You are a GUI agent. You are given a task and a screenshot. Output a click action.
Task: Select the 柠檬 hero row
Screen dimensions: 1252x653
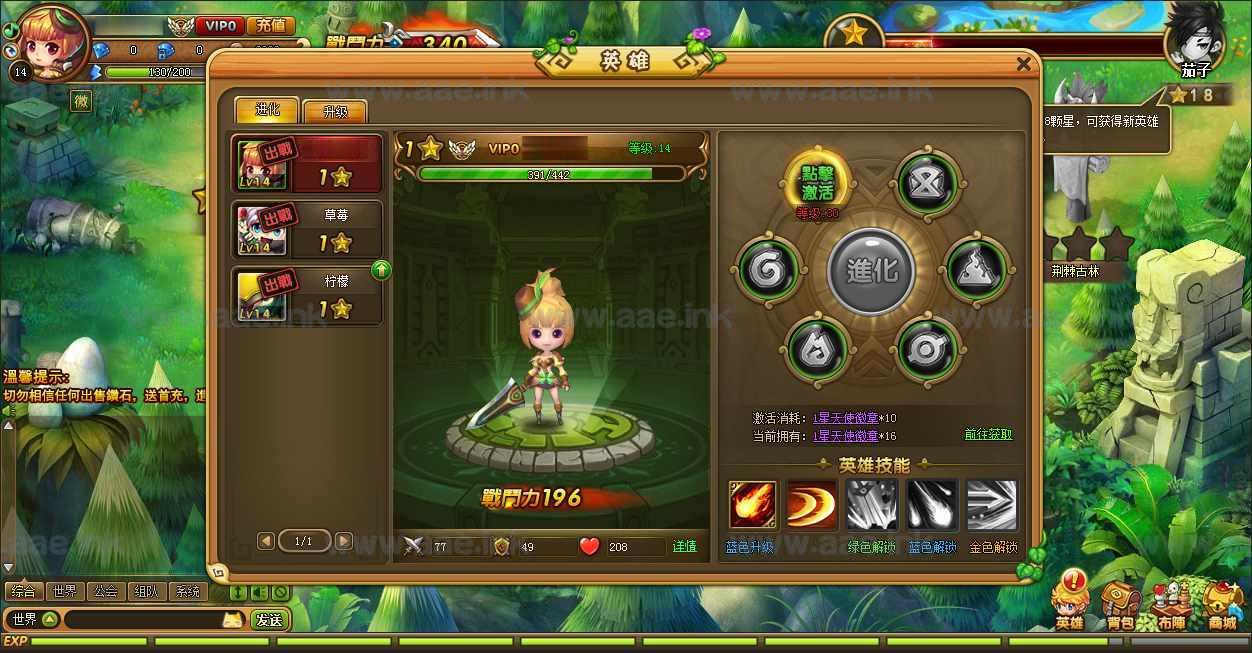coord(308,296)
